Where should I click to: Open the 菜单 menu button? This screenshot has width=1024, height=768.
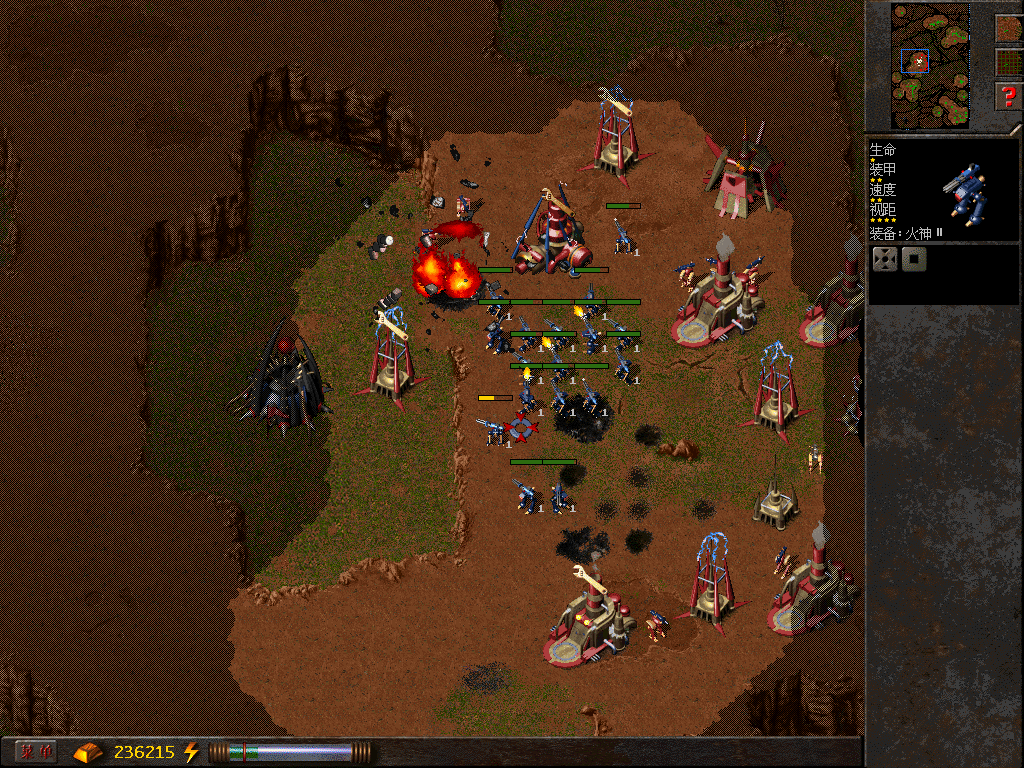(x=36, y=751)
